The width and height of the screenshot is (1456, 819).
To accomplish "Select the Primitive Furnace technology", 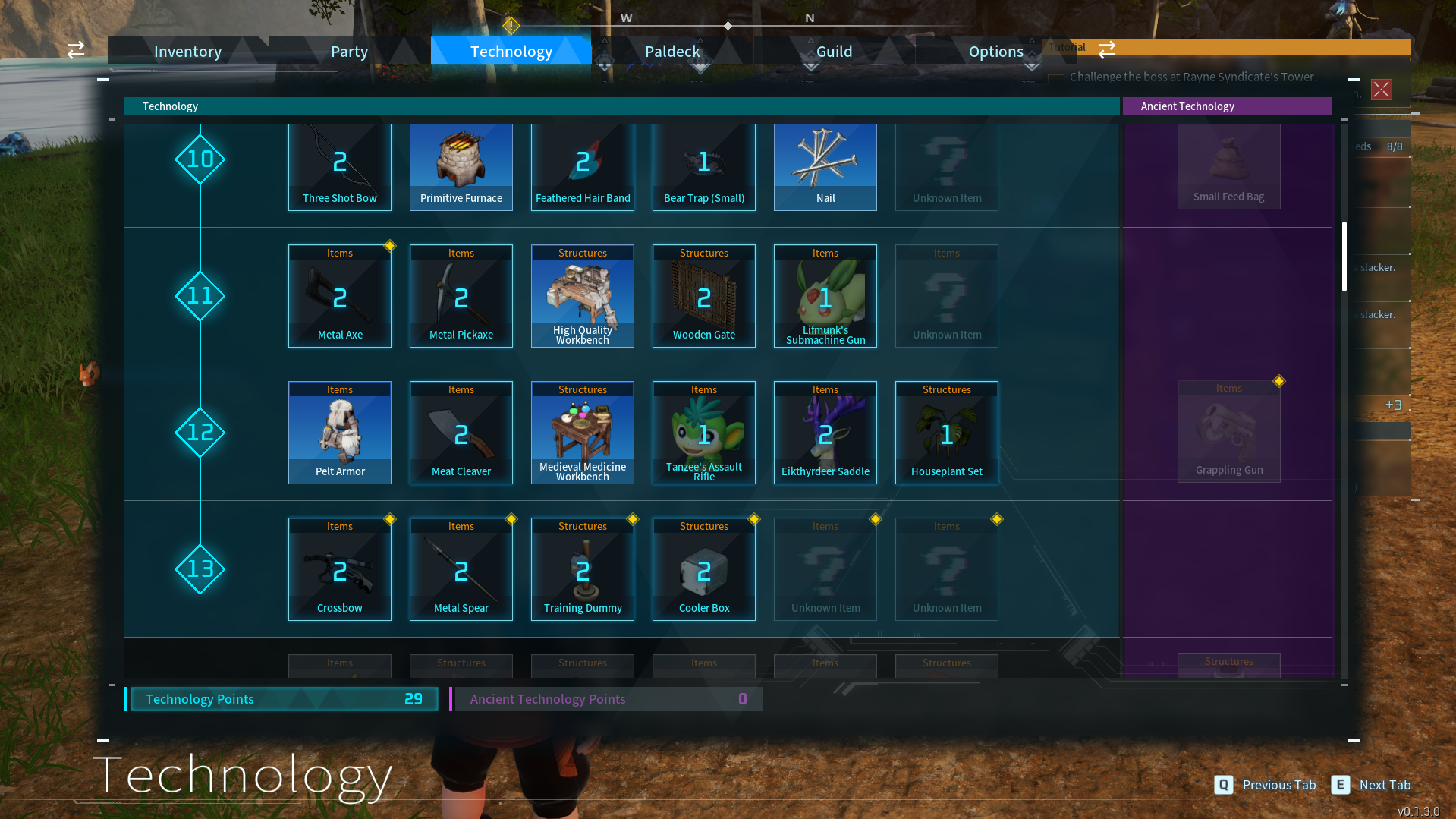I will pos(461,166).
